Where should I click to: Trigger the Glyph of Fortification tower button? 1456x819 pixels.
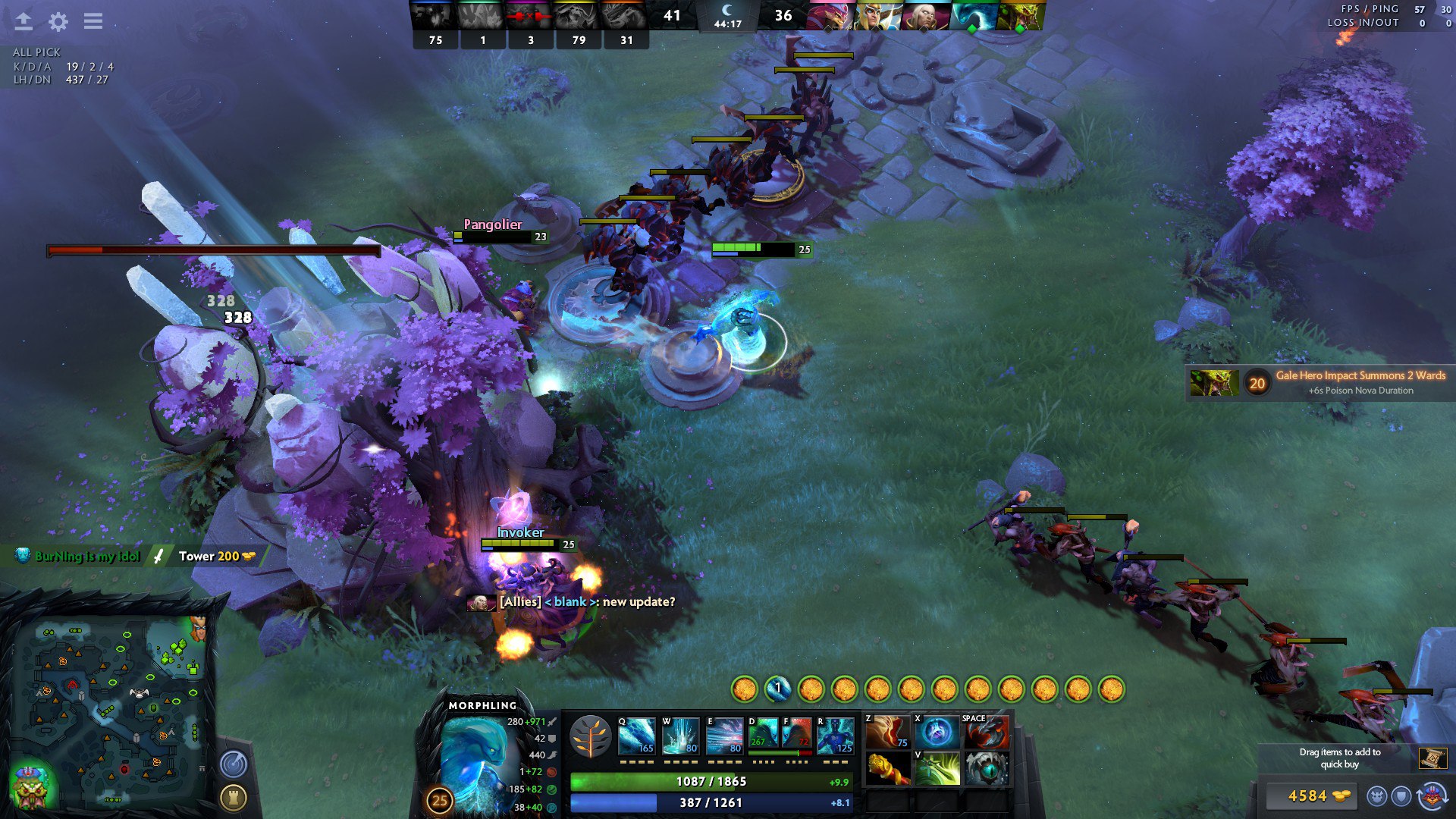pyautogui.click(x=234, y=797)
